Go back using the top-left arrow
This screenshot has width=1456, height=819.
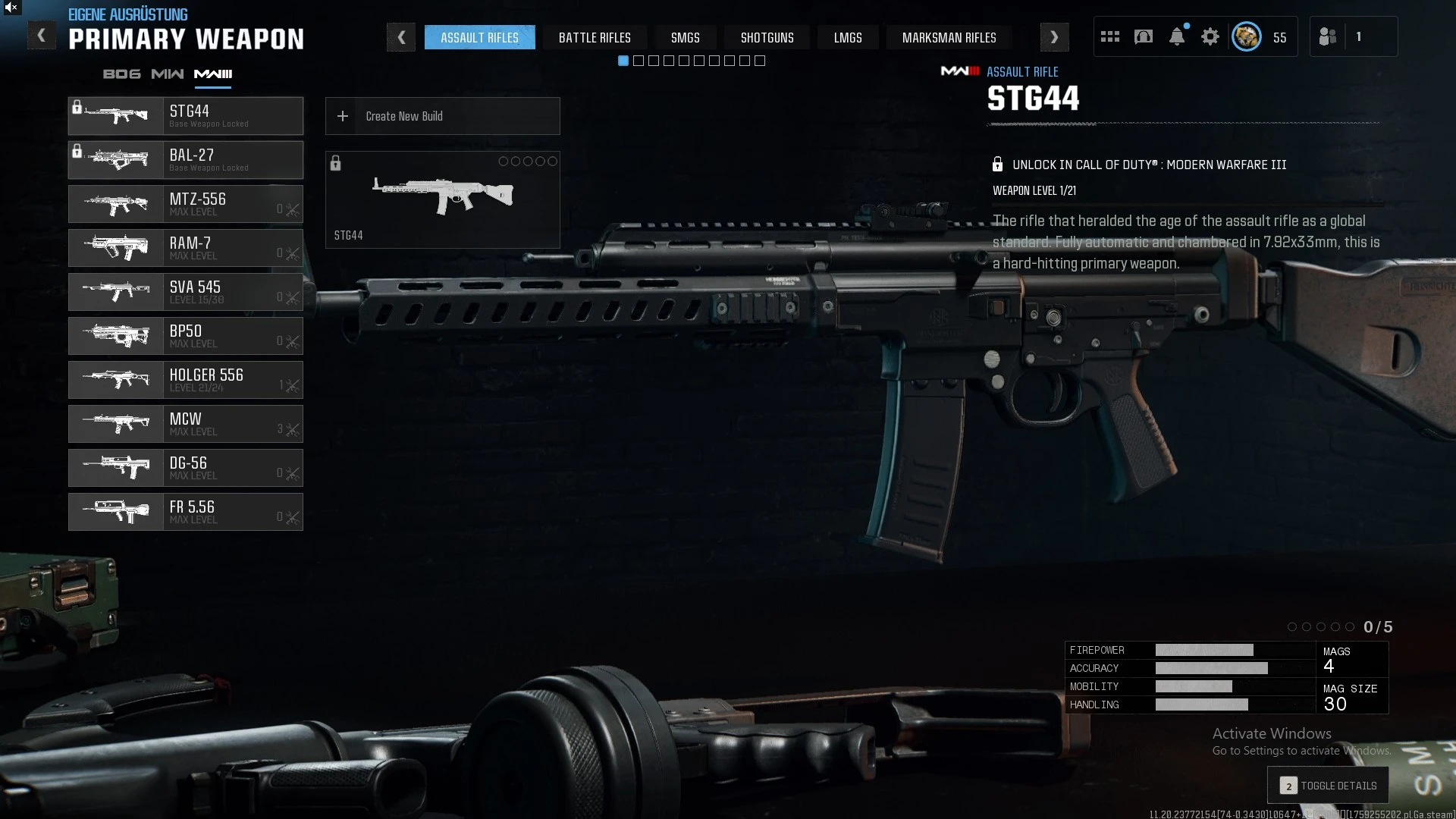42,36
